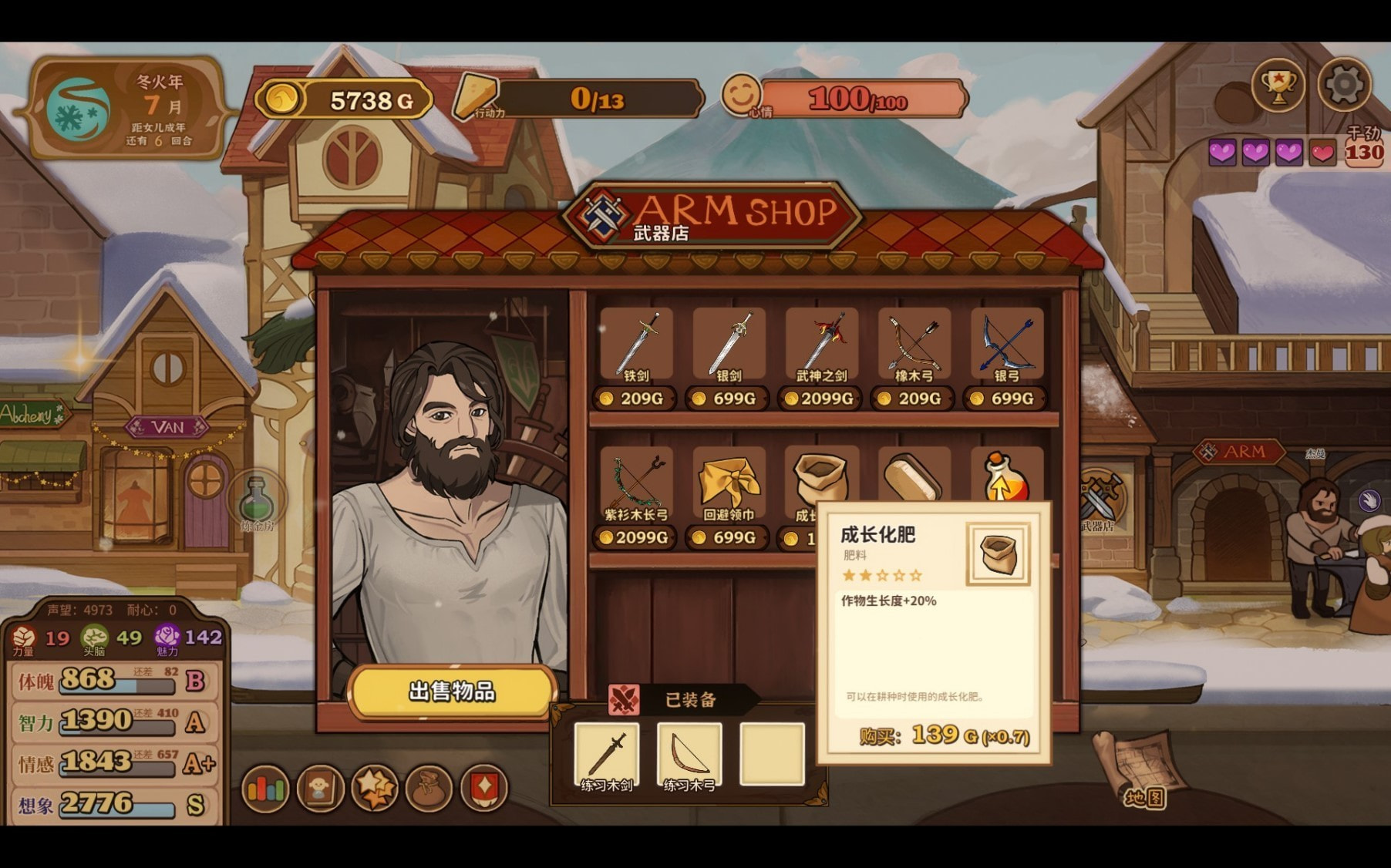Screen dimensions: 1391x868
Task: Open the trophy achievements icon
Action: 1278,84
